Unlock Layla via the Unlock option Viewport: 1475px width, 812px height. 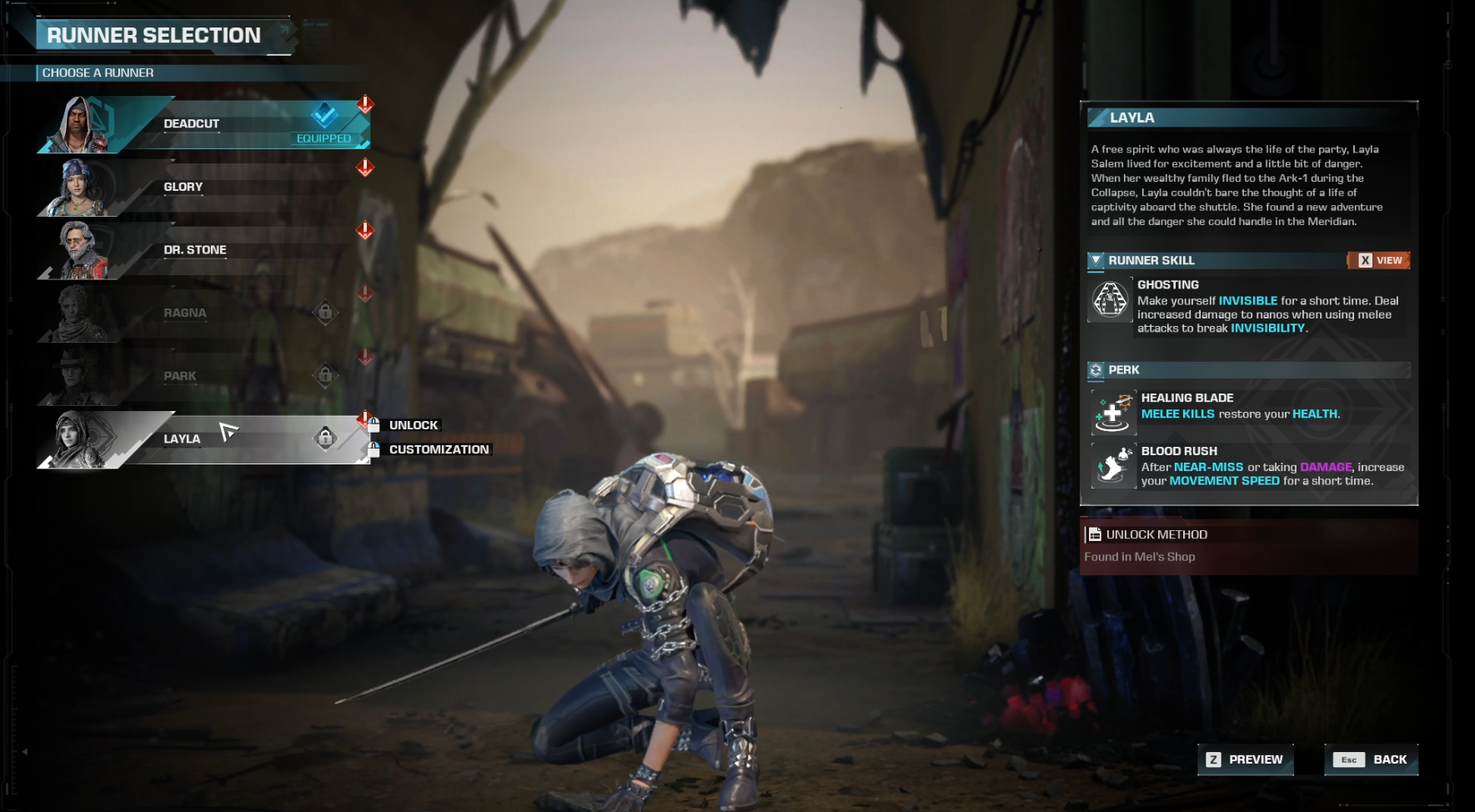413,425
